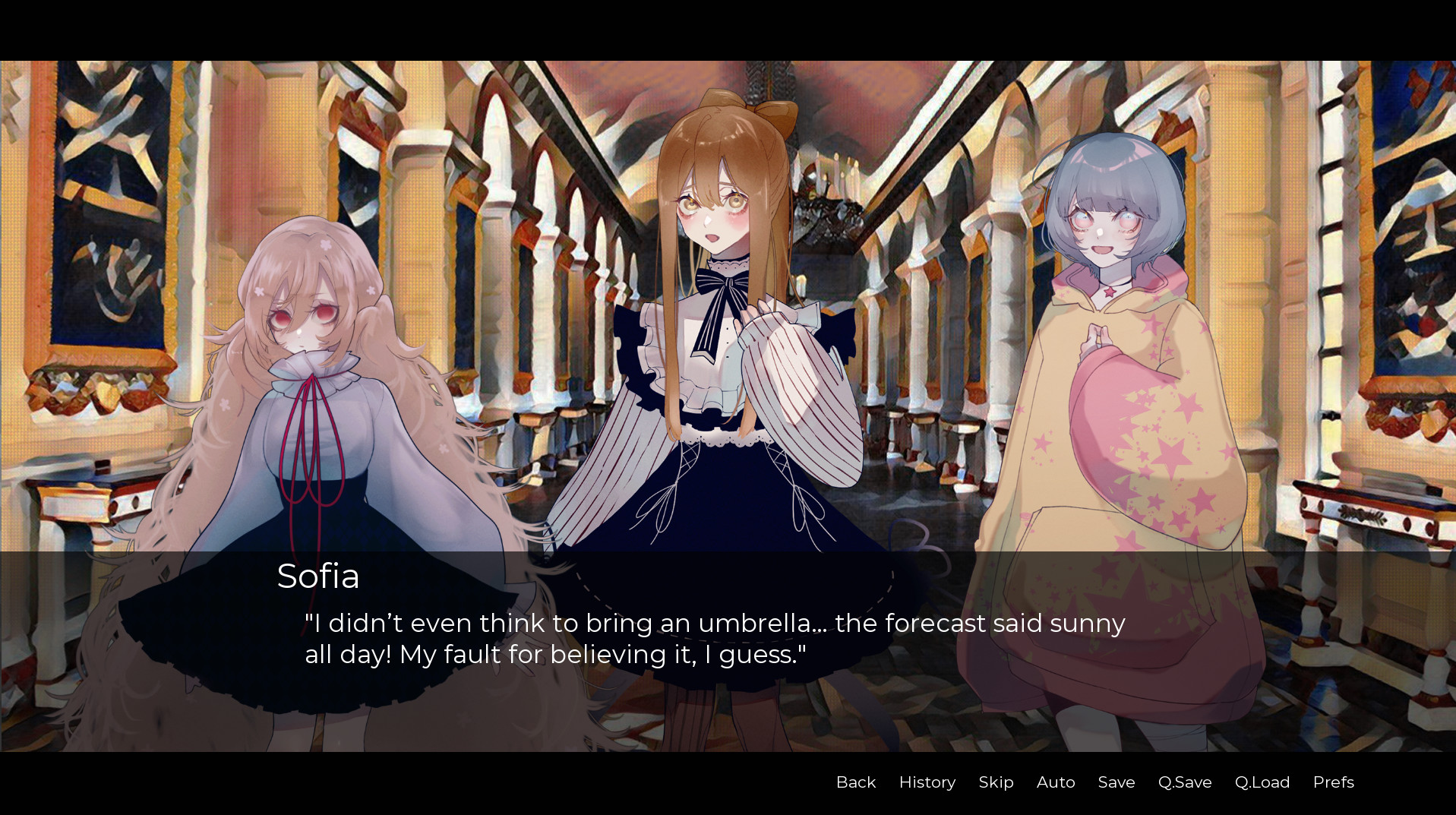Perform a Q.Save quick save
Viewport: 1456px width, 815px height.
(1183, 782)
